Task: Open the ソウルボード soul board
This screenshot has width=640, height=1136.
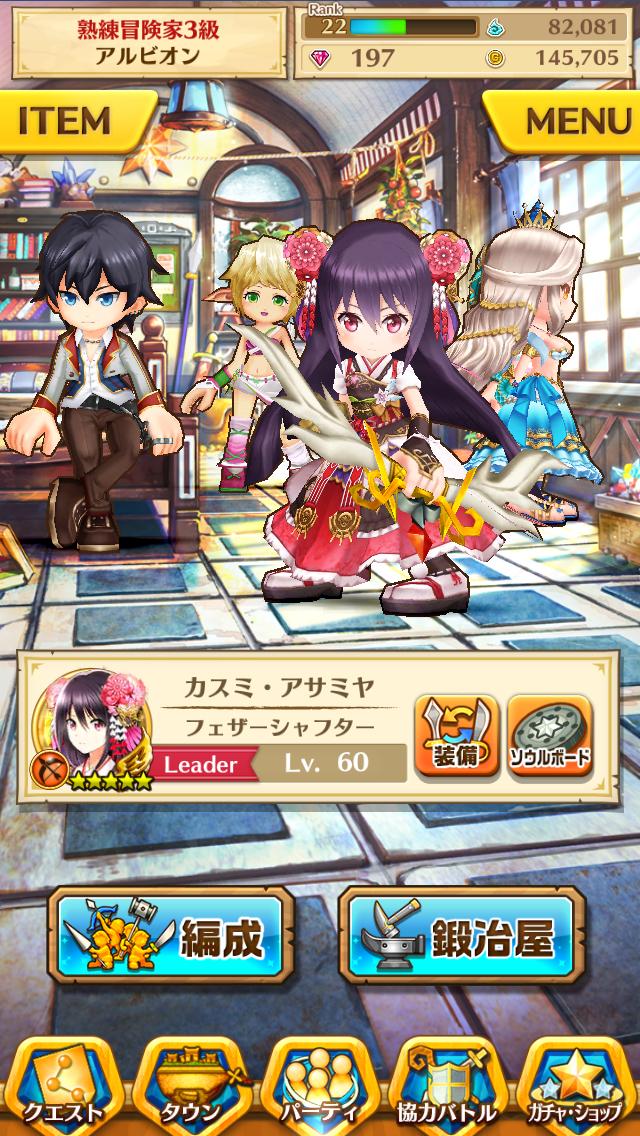Action: 549,737
